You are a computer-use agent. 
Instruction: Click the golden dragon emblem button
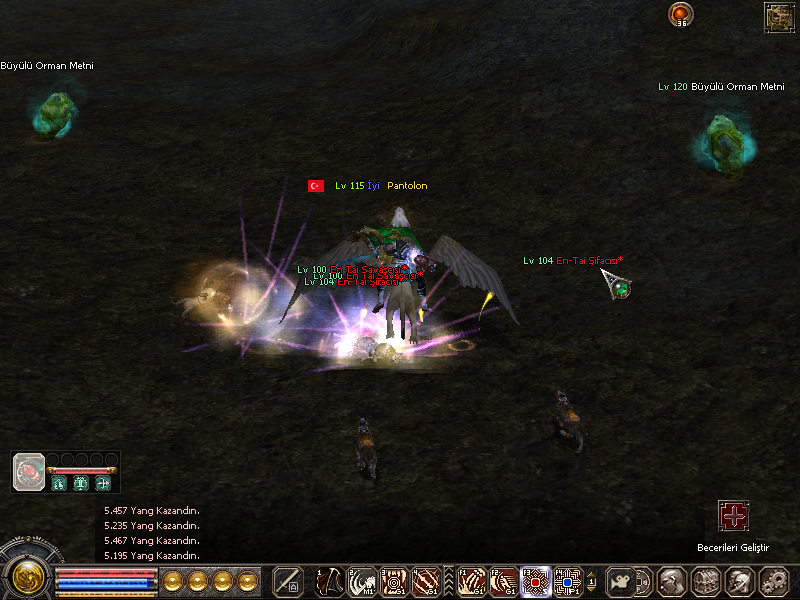pos(27,576)
